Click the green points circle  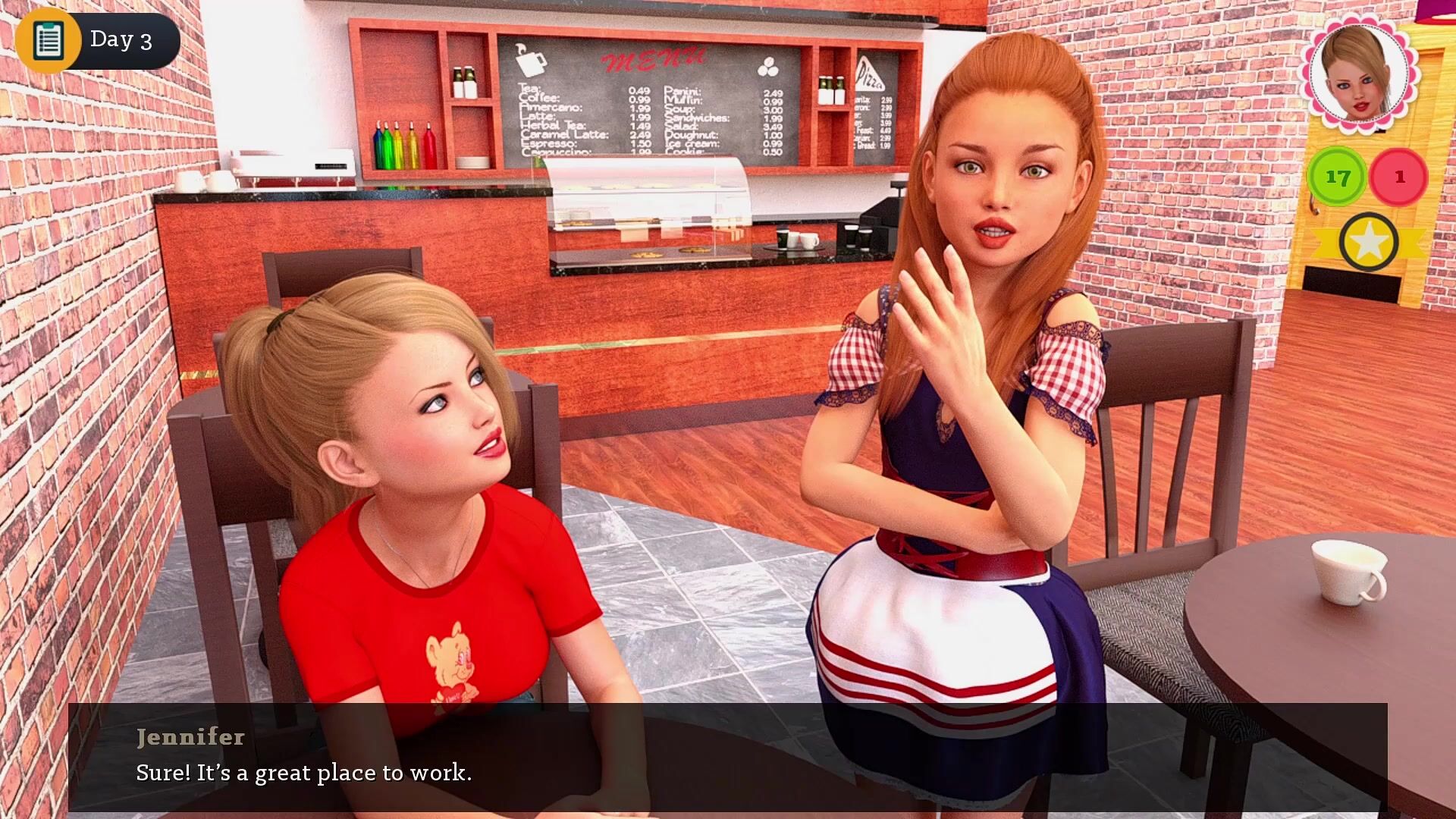point(1337,177)
